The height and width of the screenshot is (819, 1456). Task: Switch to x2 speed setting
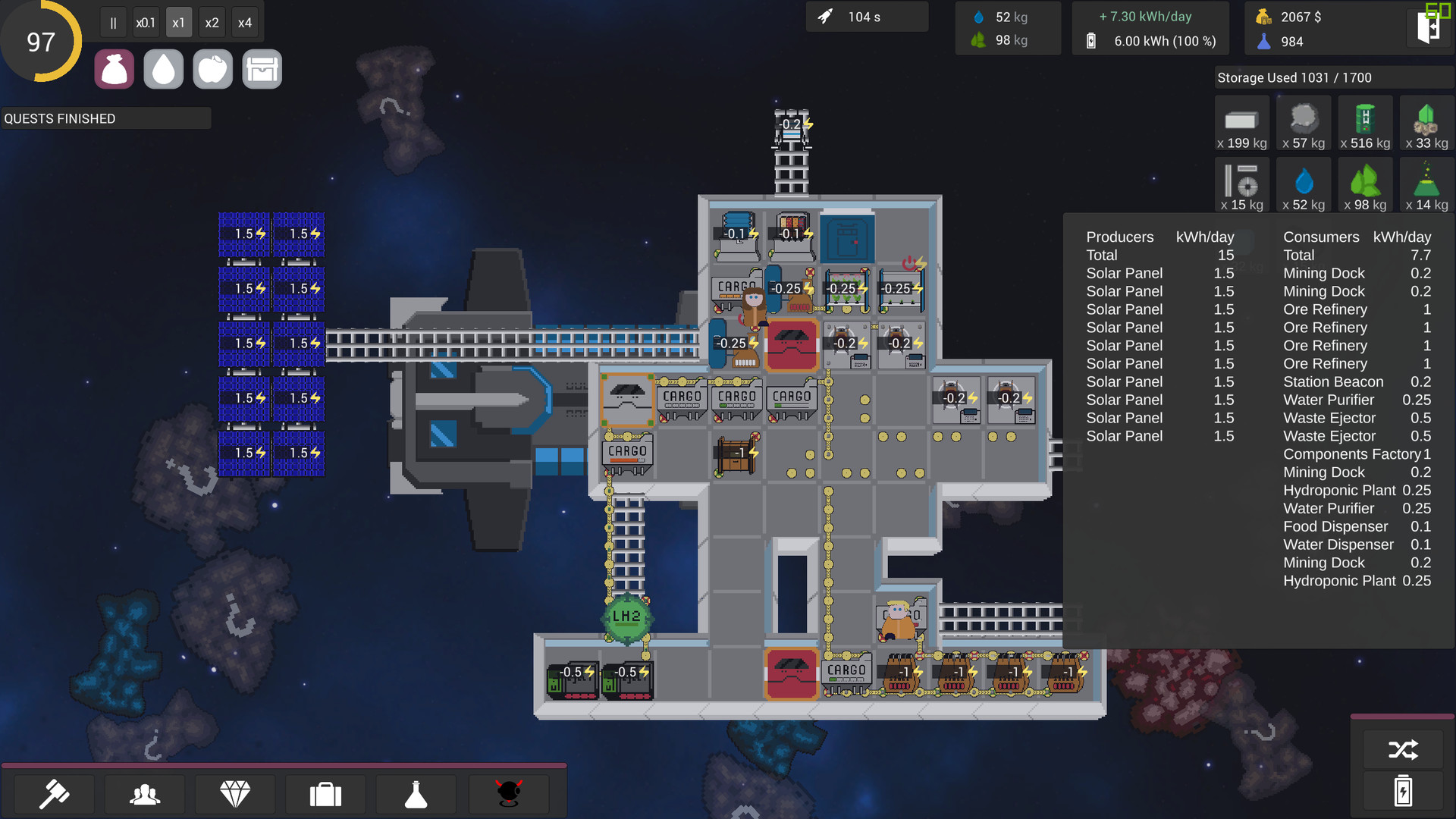[x=212, y=22]
